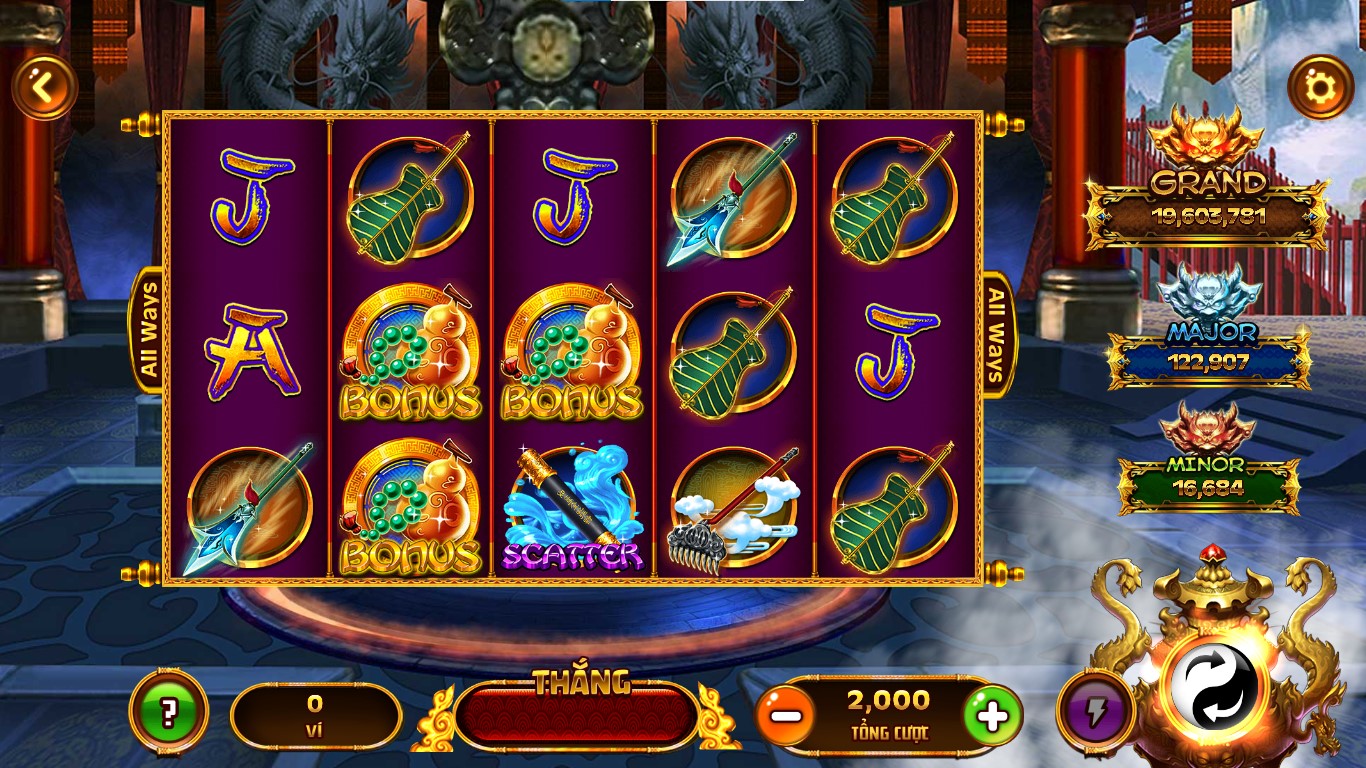Image resolution: width=1366 pixels, height=768 pixels.
Task: Click the back arrow button
Action: [x=44, y=88]
